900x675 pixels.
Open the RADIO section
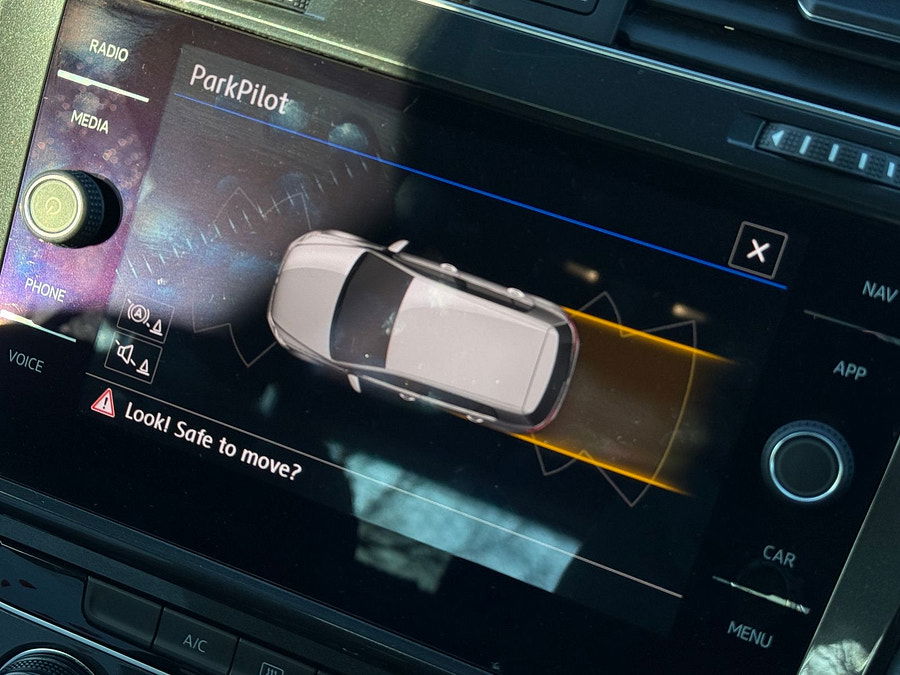(x=109, y=50)
